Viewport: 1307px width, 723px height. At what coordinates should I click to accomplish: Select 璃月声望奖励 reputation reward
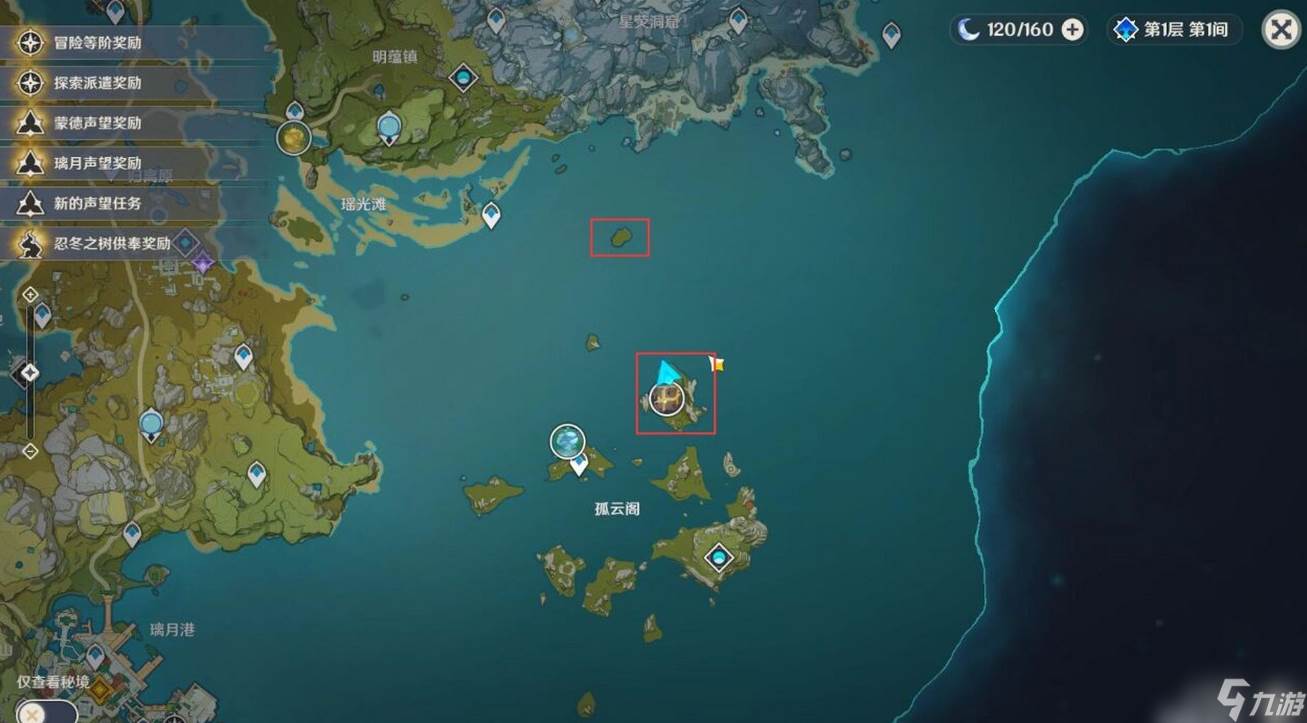coord(98,163)
